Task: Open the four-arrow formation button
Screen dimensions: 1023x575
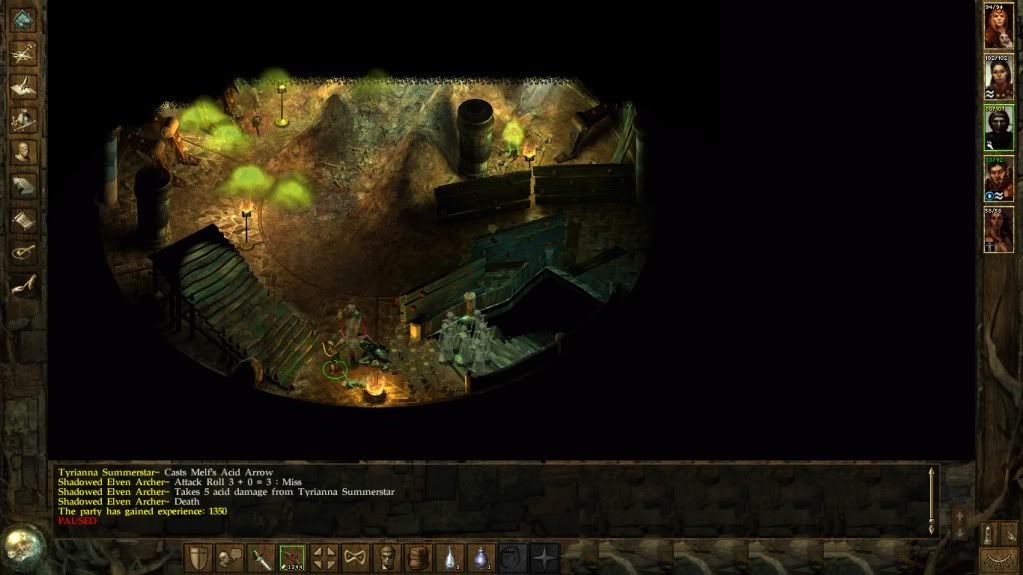Action: [x=324, y=558]
